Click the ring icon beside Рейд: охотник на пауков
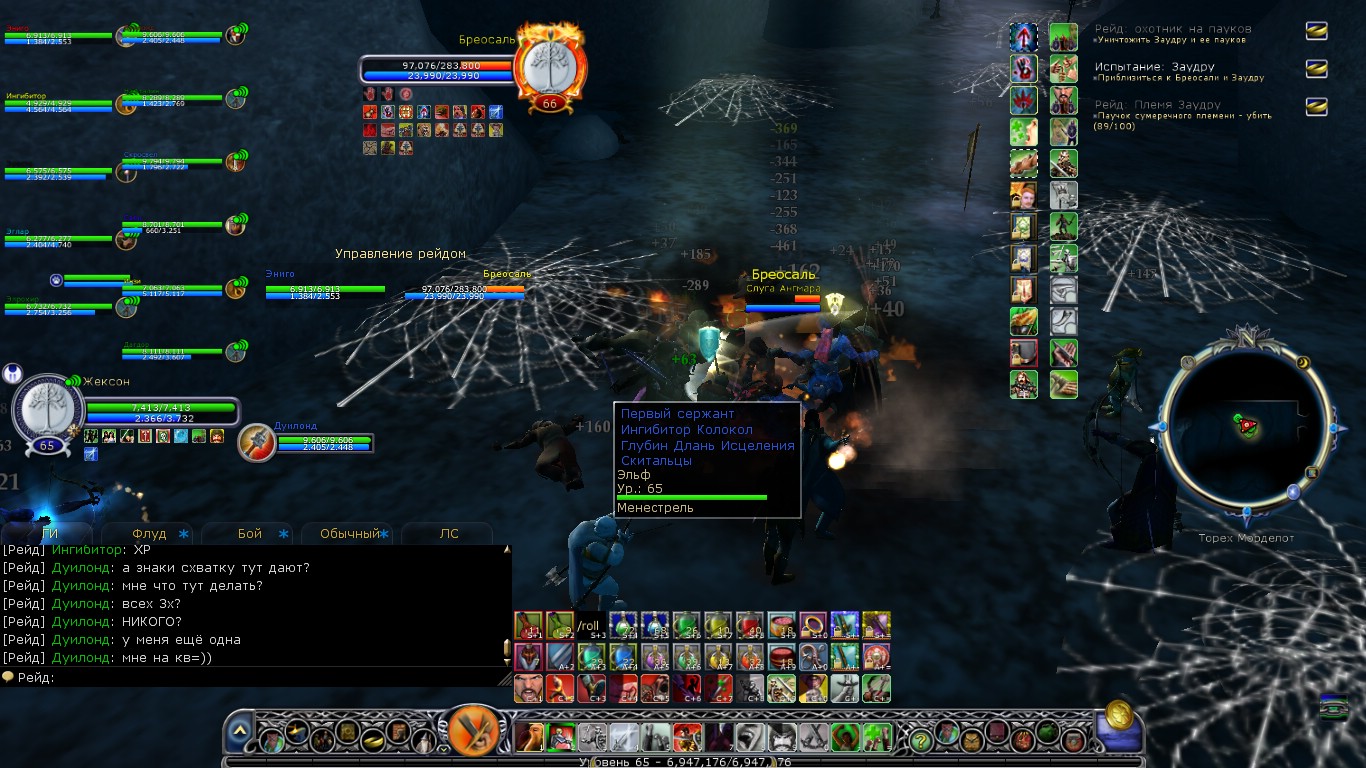Screen dimensions: 1366x768 coord(1317,30)
